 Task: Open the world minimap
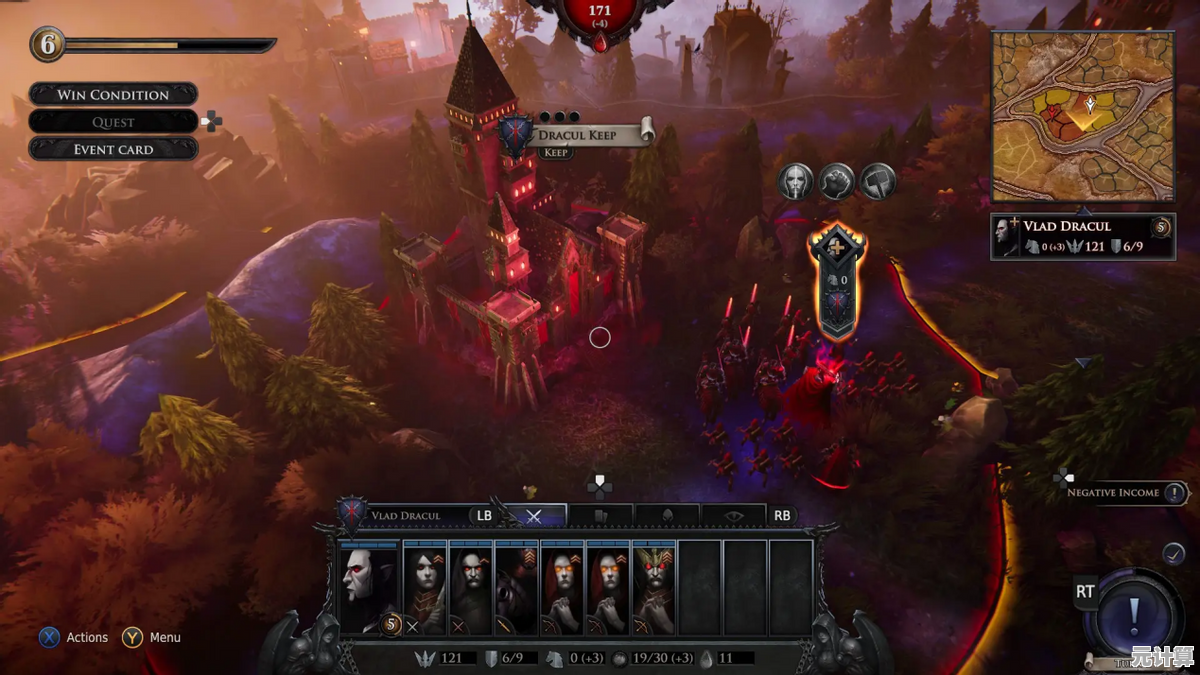[x=1083, y=116]
